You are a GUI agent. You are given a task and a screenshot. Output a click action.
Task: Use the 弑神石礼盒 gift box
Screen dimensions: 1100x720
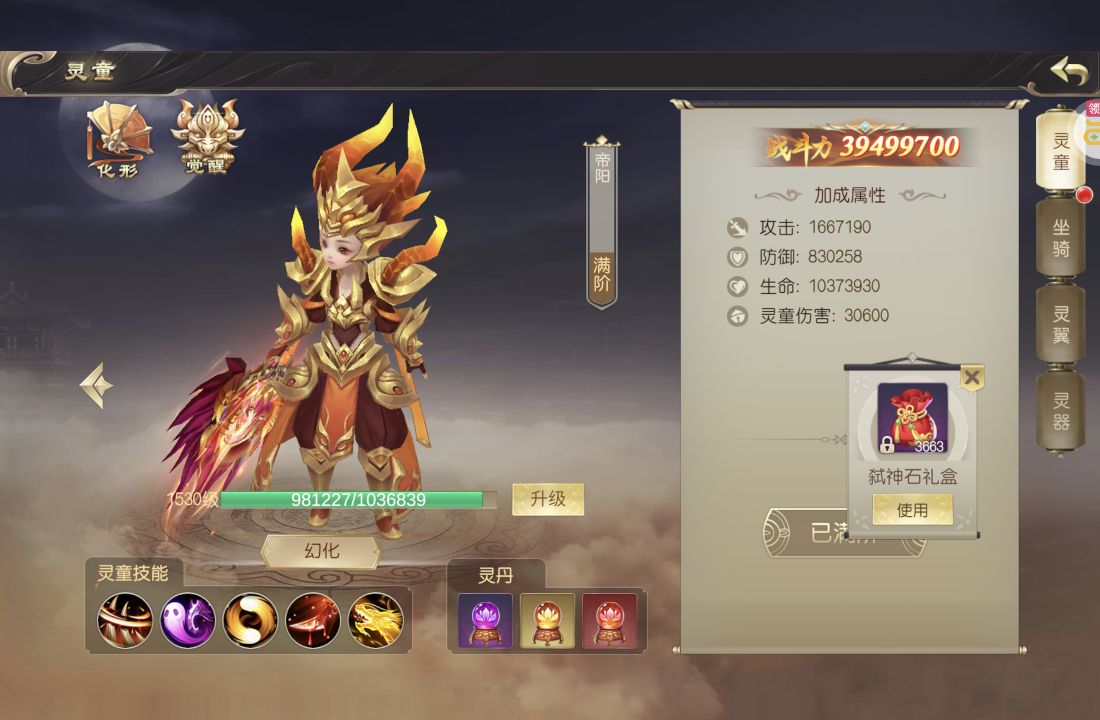[x=912, y=510]
